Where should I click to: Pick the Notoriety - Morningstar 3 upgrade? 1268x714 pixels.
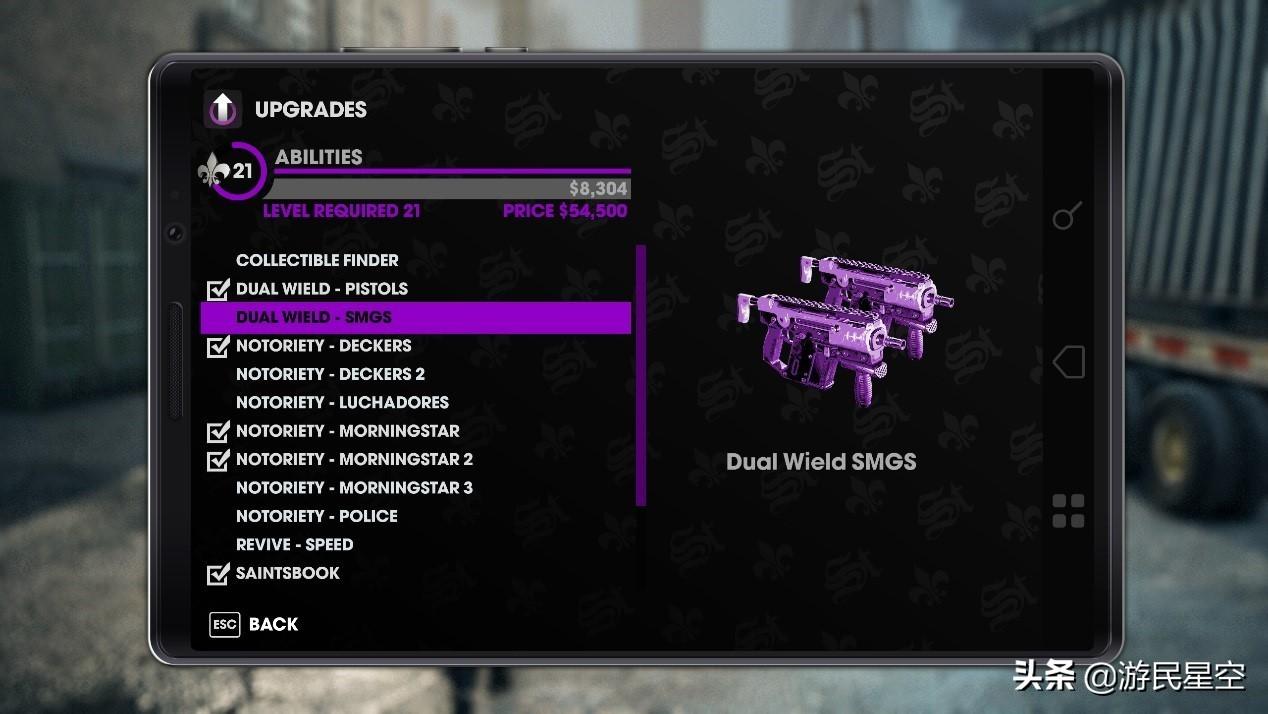pos(354,488)
